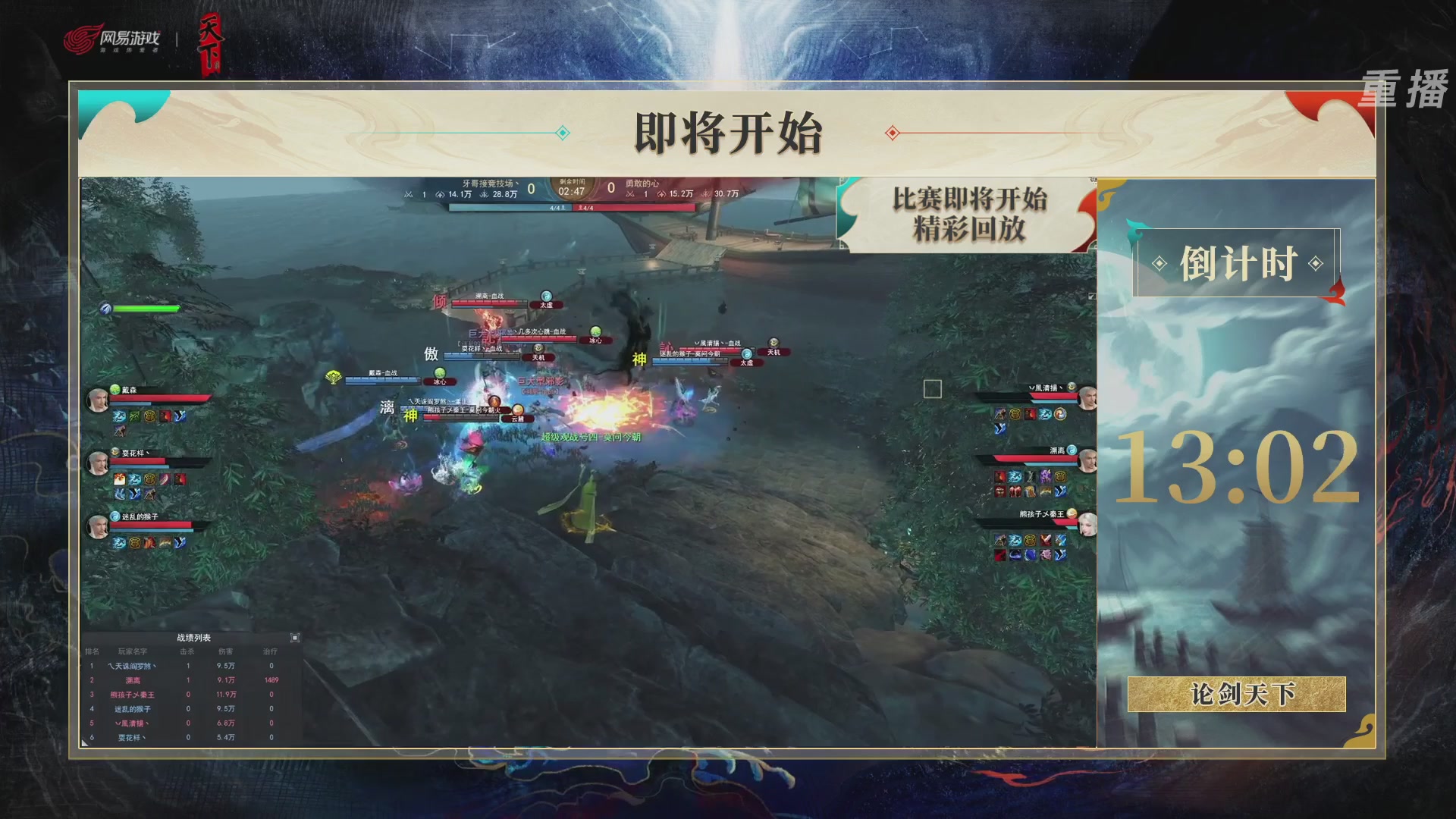
Task: Select 戴森's first blue skill icon
Action: (118, 416)
